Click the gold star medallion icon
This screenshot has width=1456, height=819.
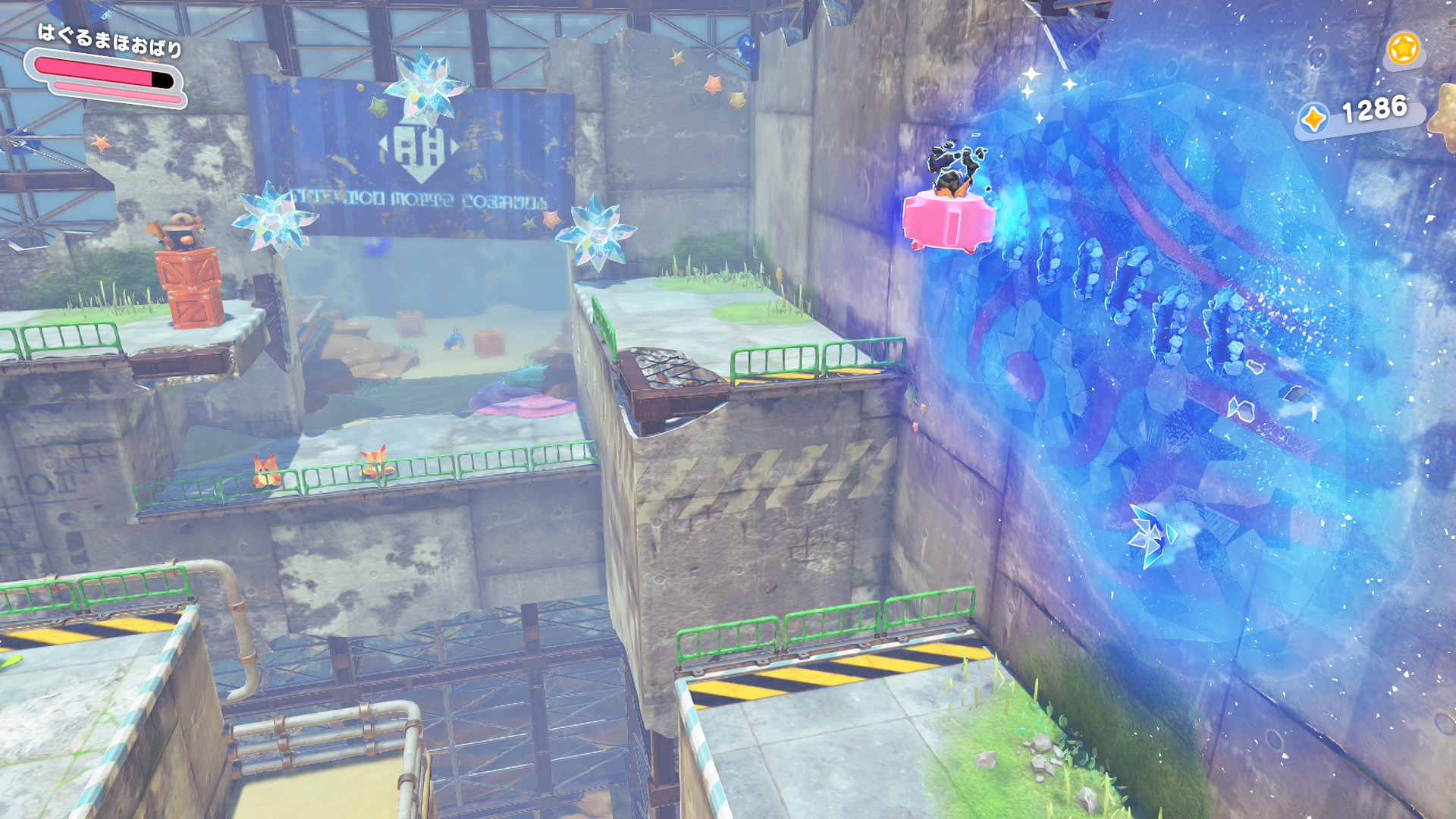pyautogui.click(x=1402, y=49)
